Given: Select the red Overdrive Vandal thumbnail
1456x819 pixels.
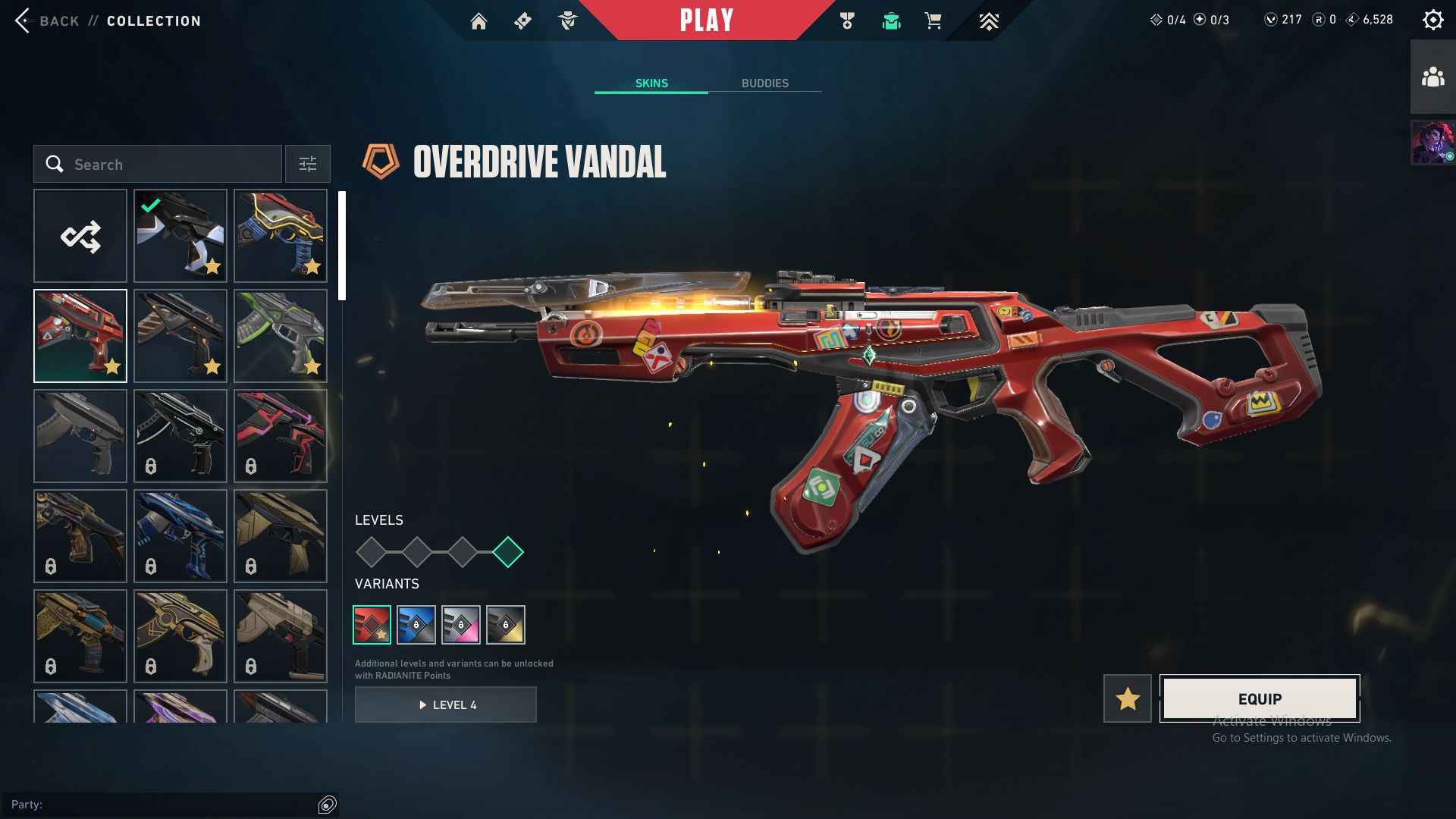Looking at the screenshot, I should pyautogui.click(x=80, y=336).
